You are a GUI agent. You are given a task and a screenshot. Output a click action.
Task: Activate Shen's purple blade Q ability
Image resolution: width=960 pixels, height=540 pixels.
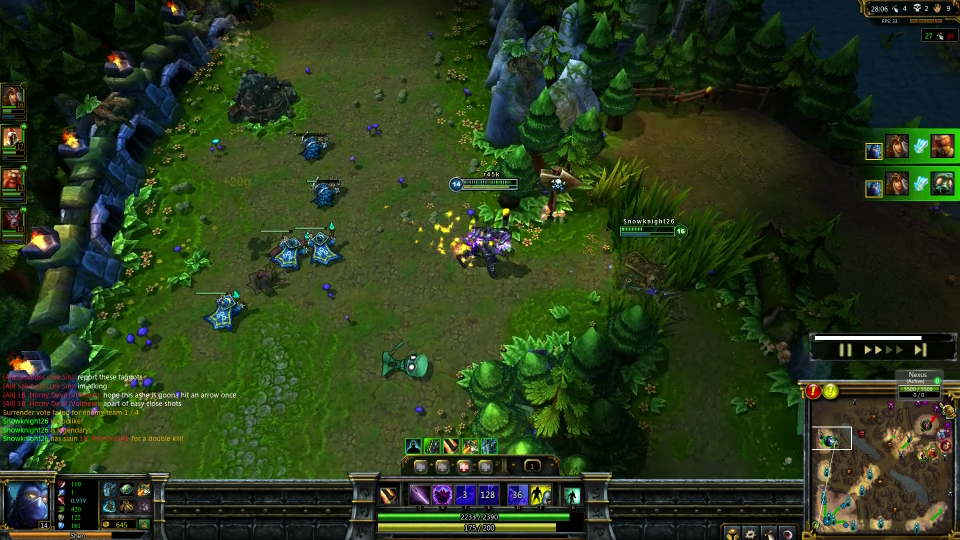(x=418, y=494)
